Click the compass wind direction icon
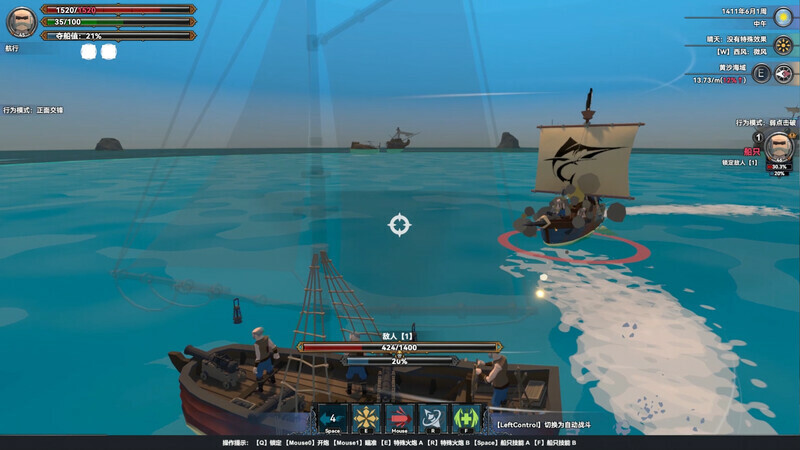800x450 pixels. pyautogui.click(x=784, y=73)
